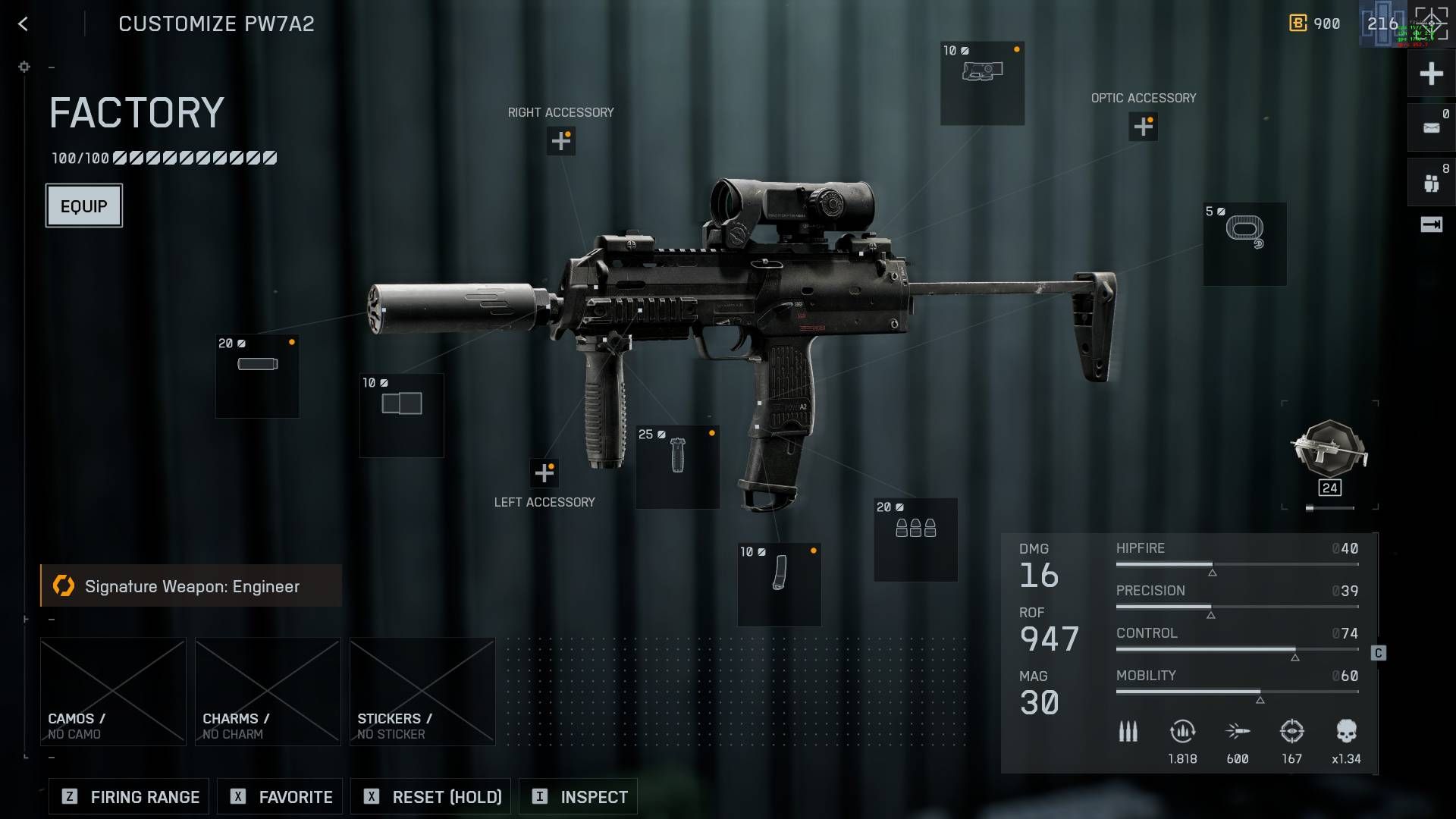Select the extended magazine attachment slot
1456x819 pixels.
pos(778,584)
